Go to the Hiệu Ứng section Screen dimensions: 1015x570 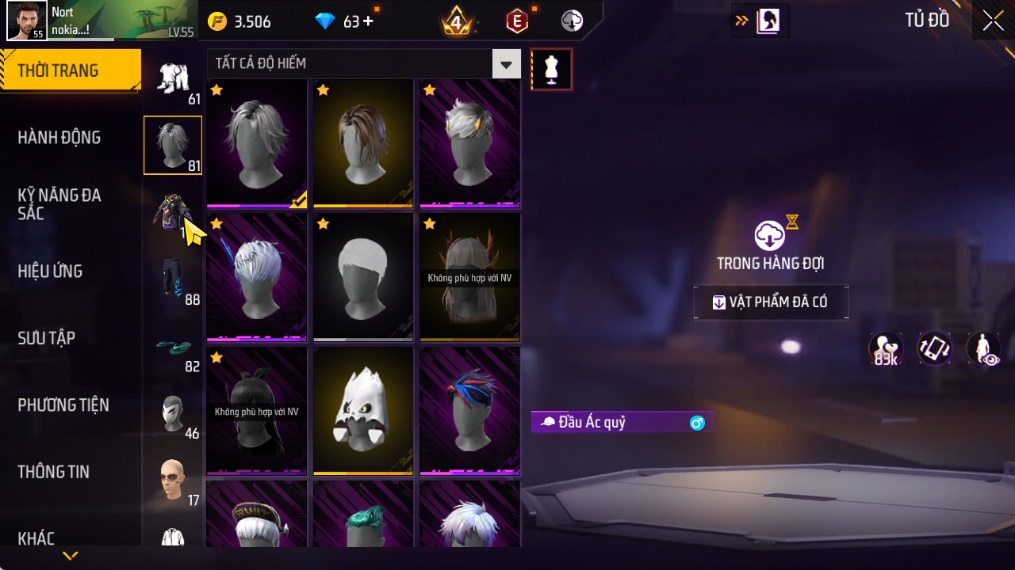[x=50, y=271]
